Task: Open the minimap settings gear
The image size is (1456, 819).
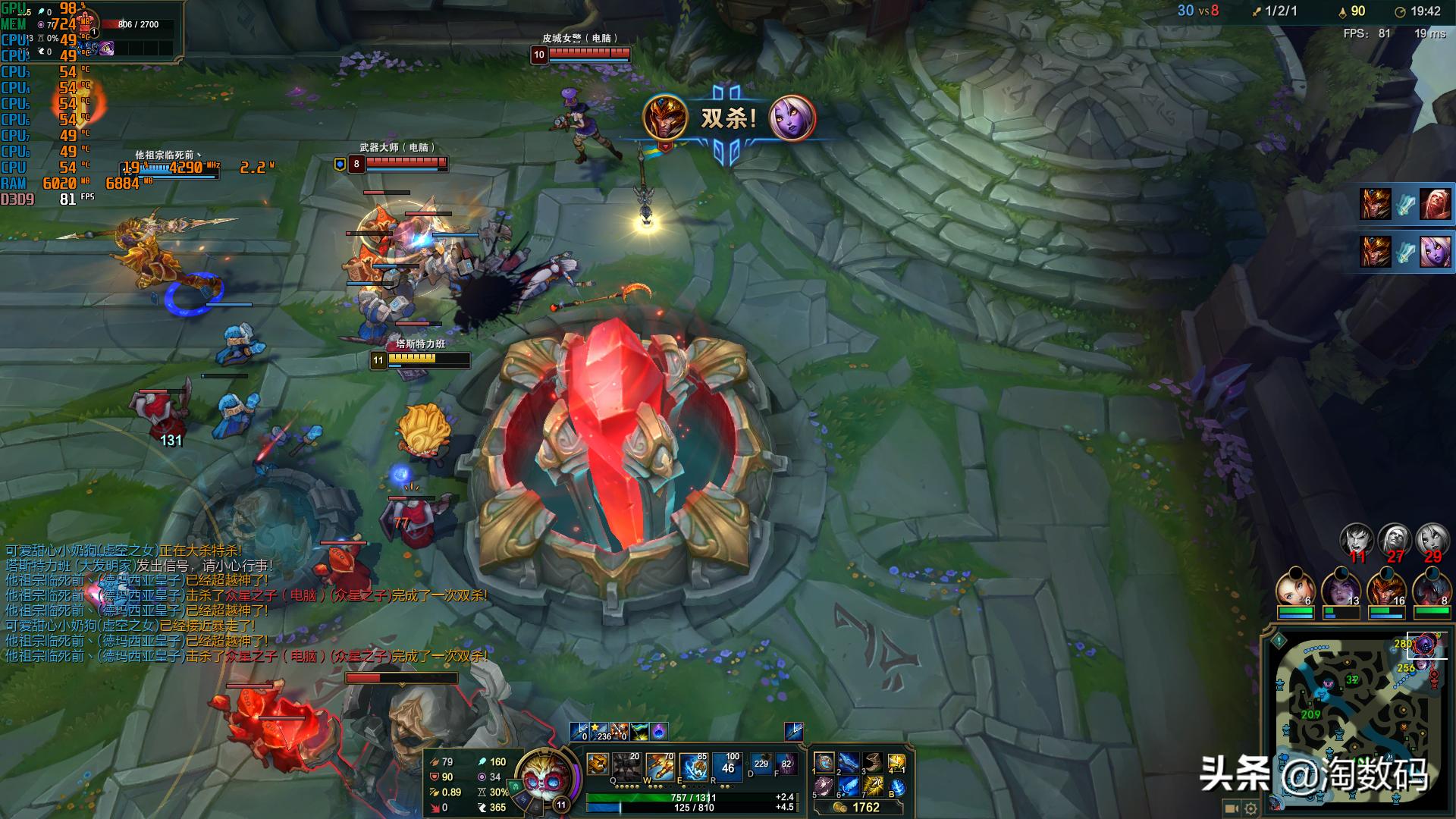Action: (x=1250, y=808)
